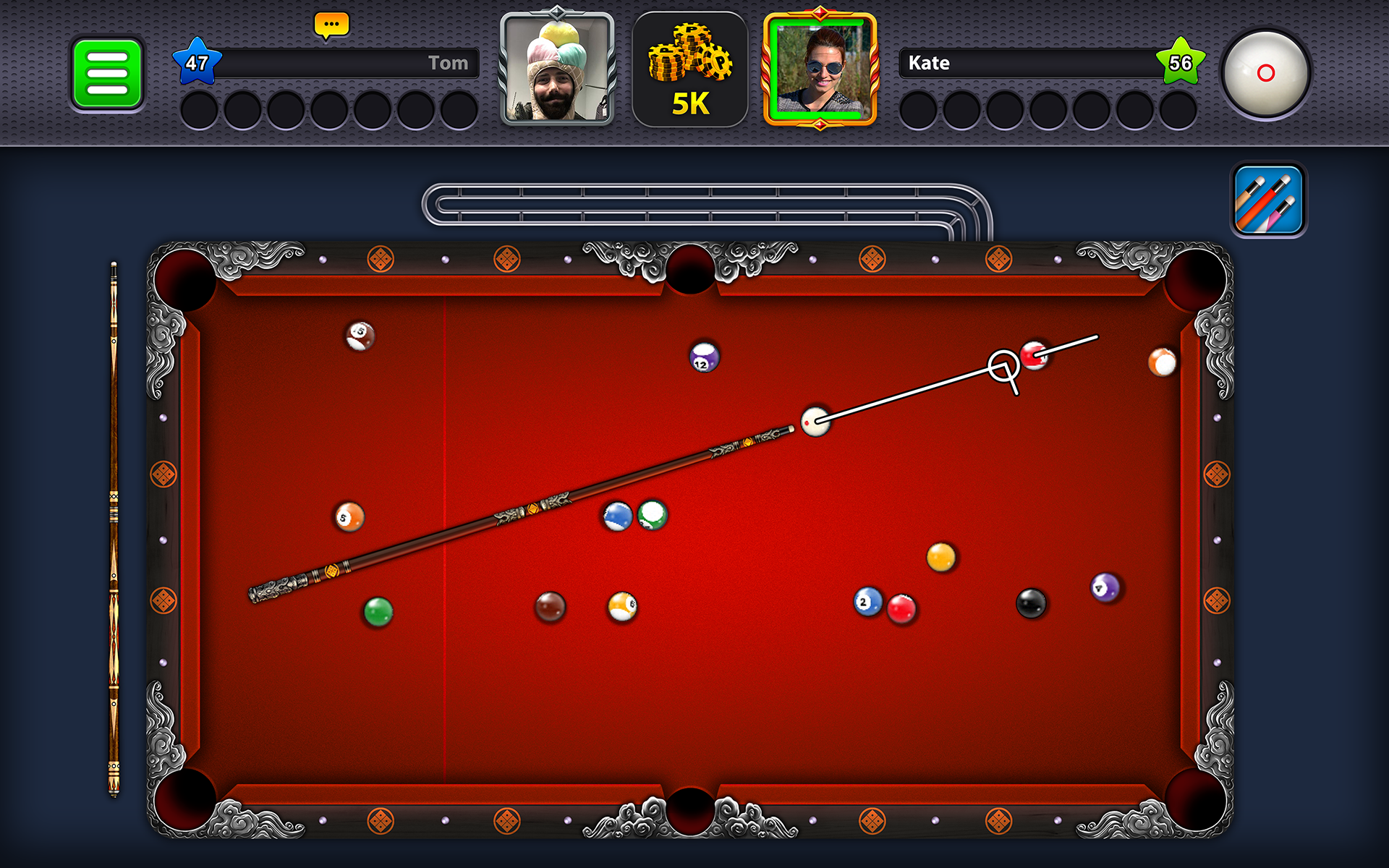Click Tom's name label
Screen dimensions: 1389x868
pos(449,63)
